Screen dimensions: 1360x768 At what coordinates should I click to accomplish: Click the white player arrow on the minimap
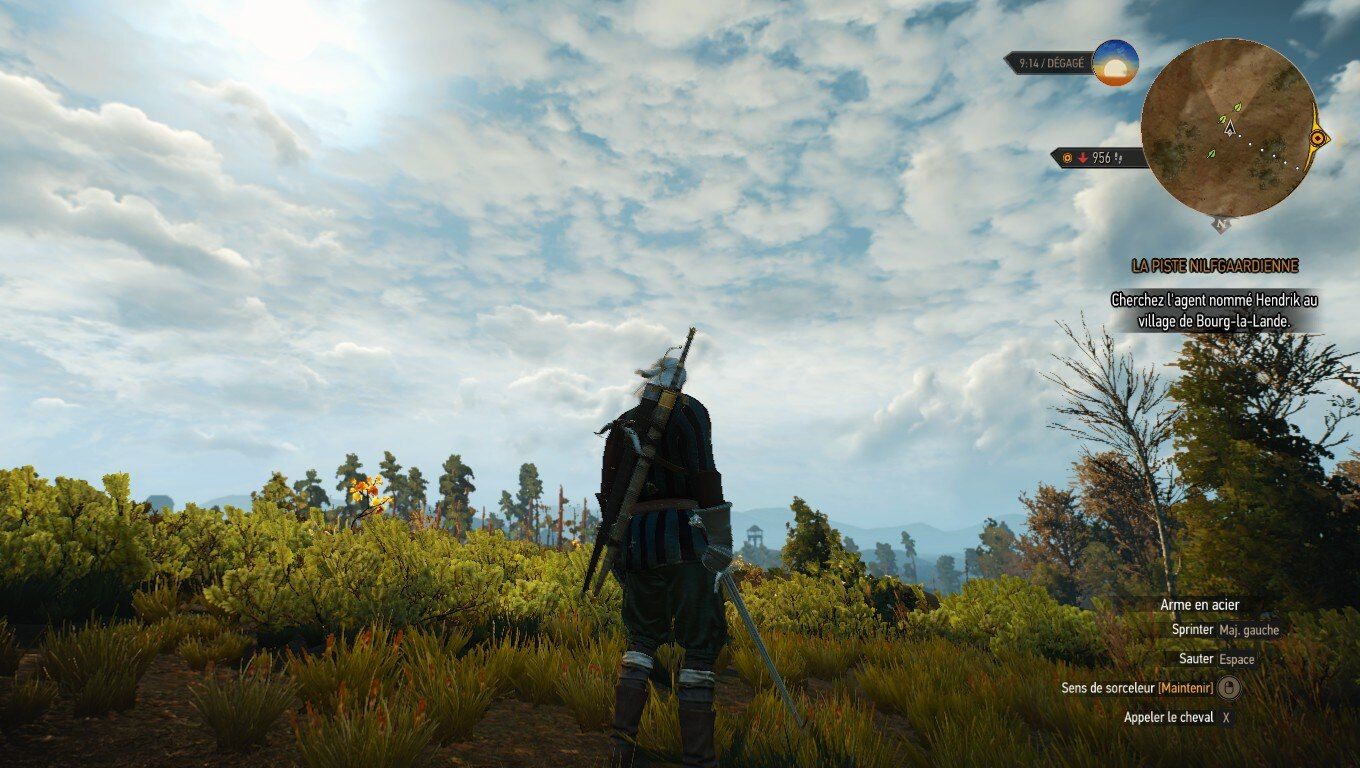(1229, 129)
